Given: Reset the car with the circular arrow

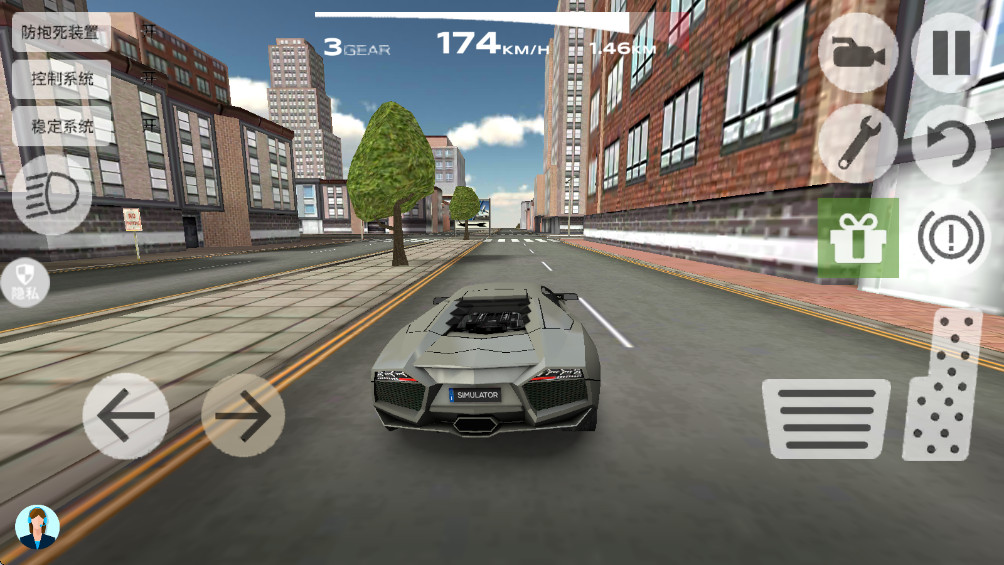Looking at the screenshot, I should [950, 143].
